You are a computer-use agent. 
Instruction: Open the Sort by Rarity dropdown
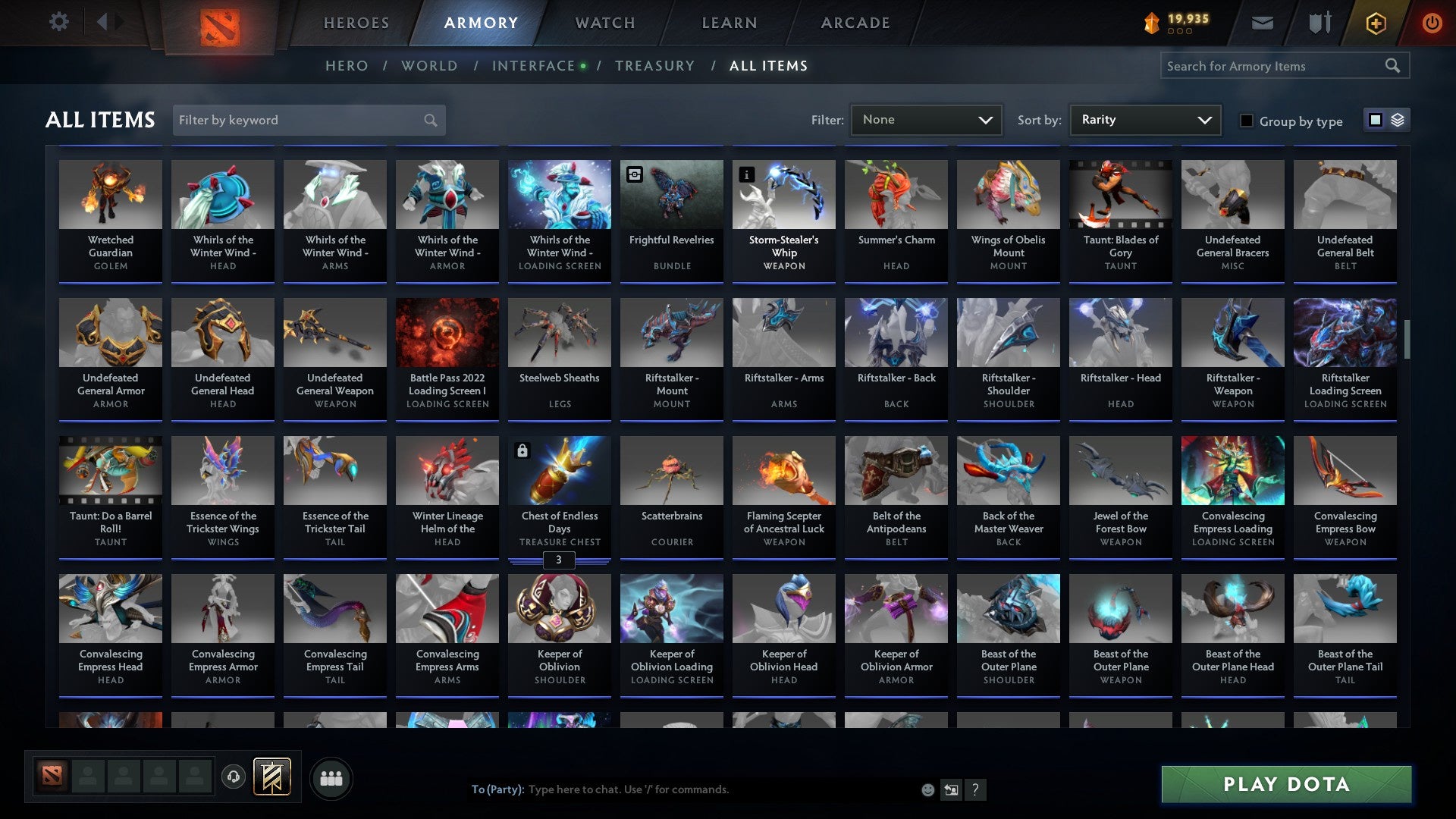(1144, 119)
